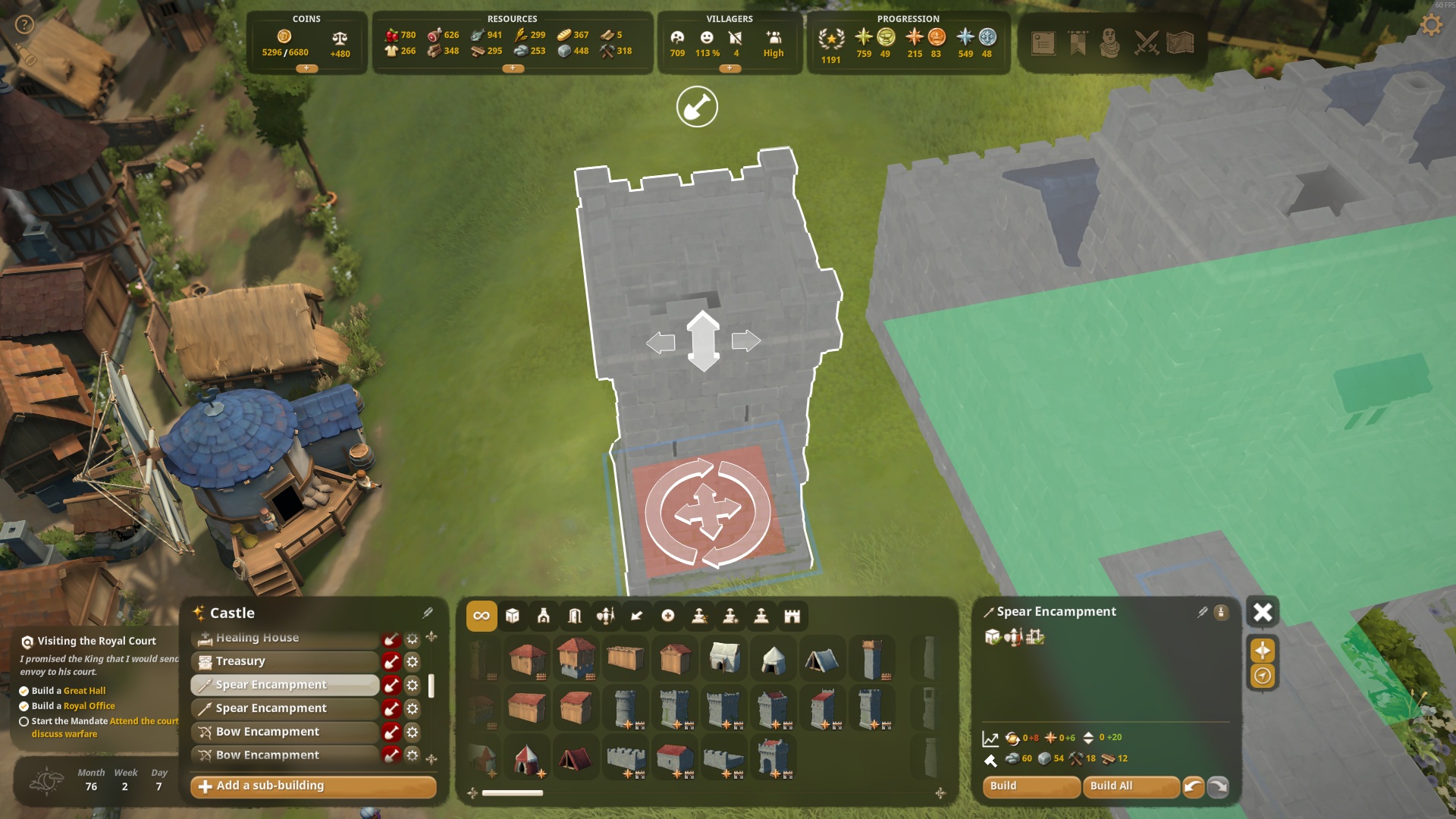The image size is (1456, 819).
Task: Choose Build All for the castle
Action: [1130, 786]
